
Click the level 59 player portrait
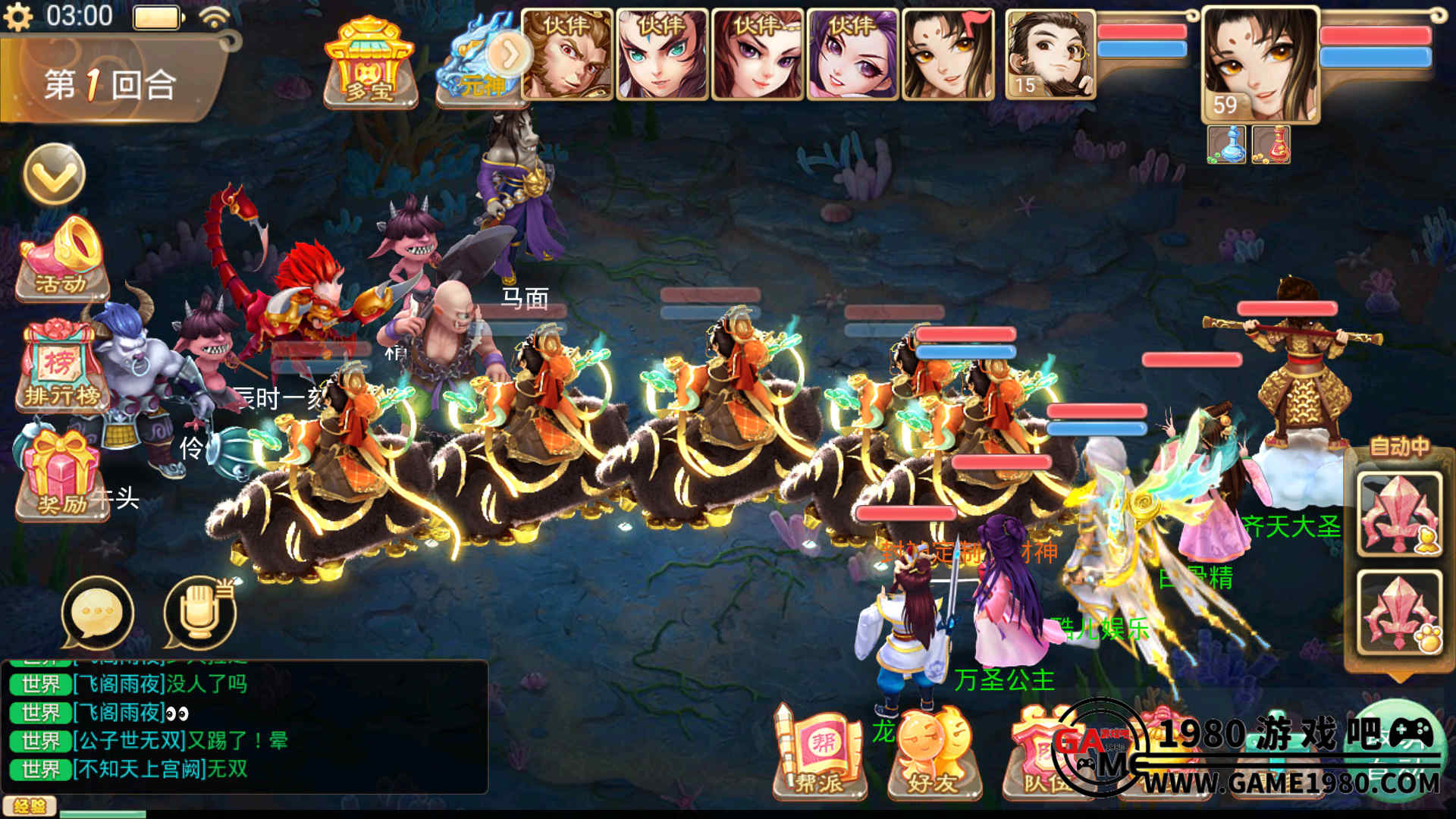[x=1260, y=65]
